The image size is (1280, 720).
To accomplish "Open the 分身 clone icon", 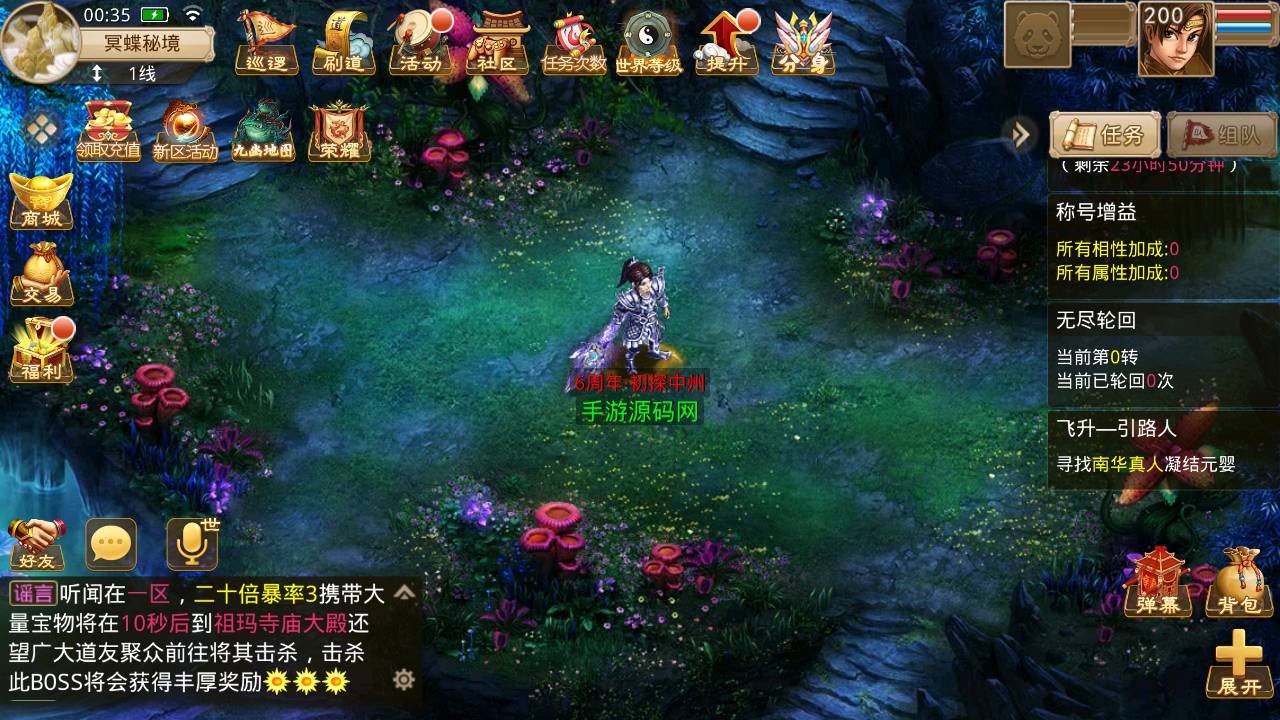I will [803, 43].
